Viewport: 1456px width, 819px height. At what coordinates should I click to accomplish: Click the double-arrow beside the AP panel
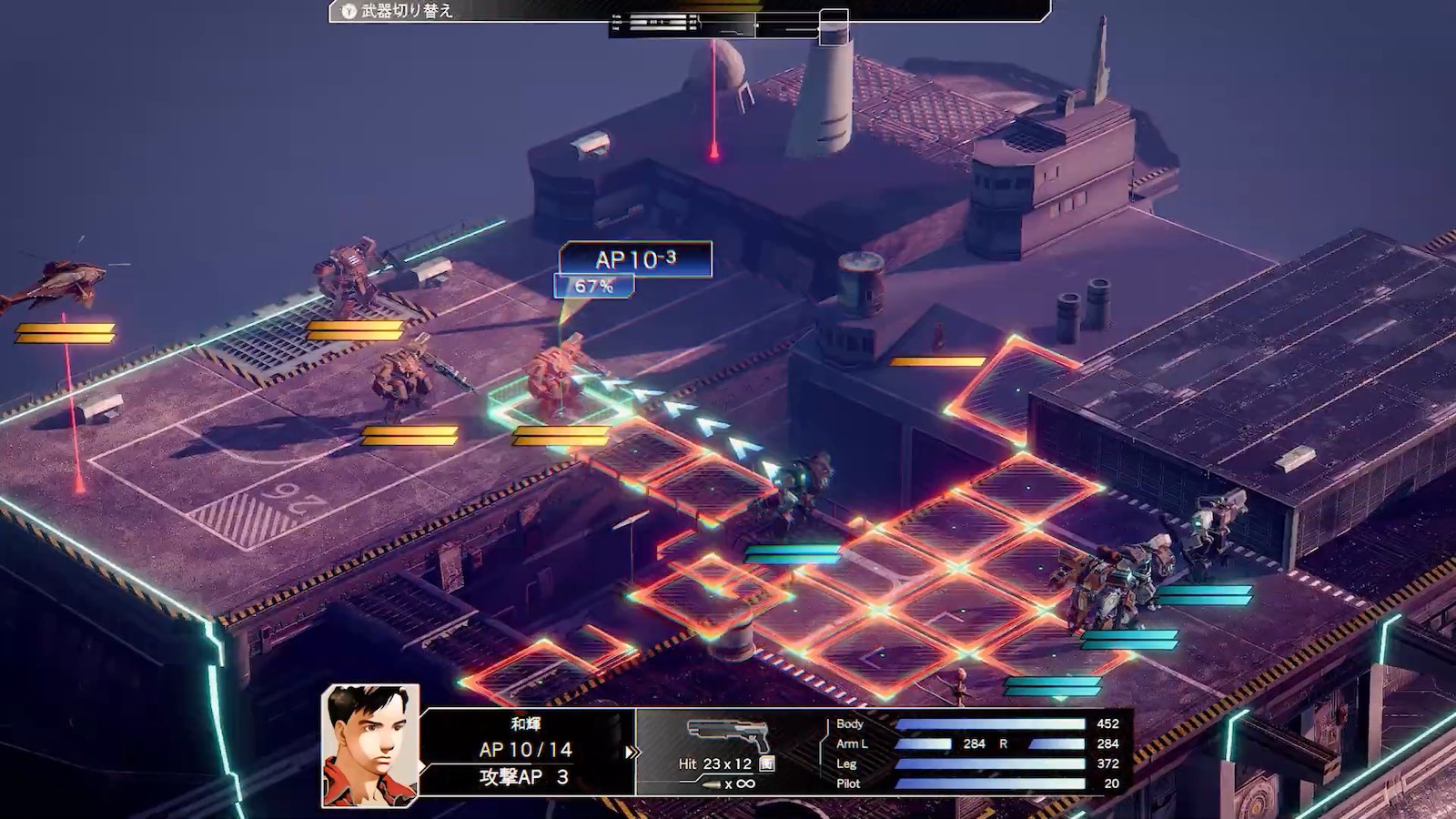coord(632,753)
